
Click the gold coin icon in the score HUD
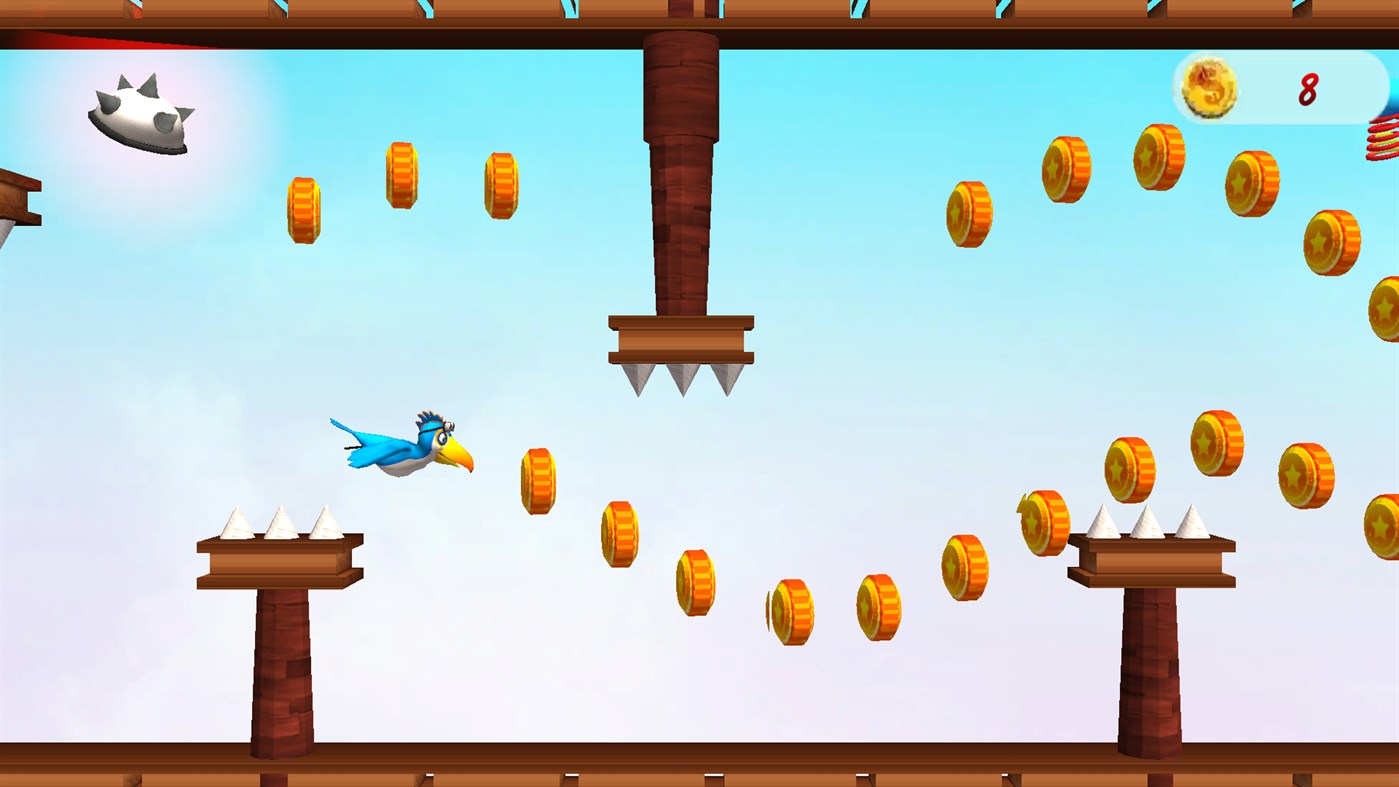(1210, 88)
